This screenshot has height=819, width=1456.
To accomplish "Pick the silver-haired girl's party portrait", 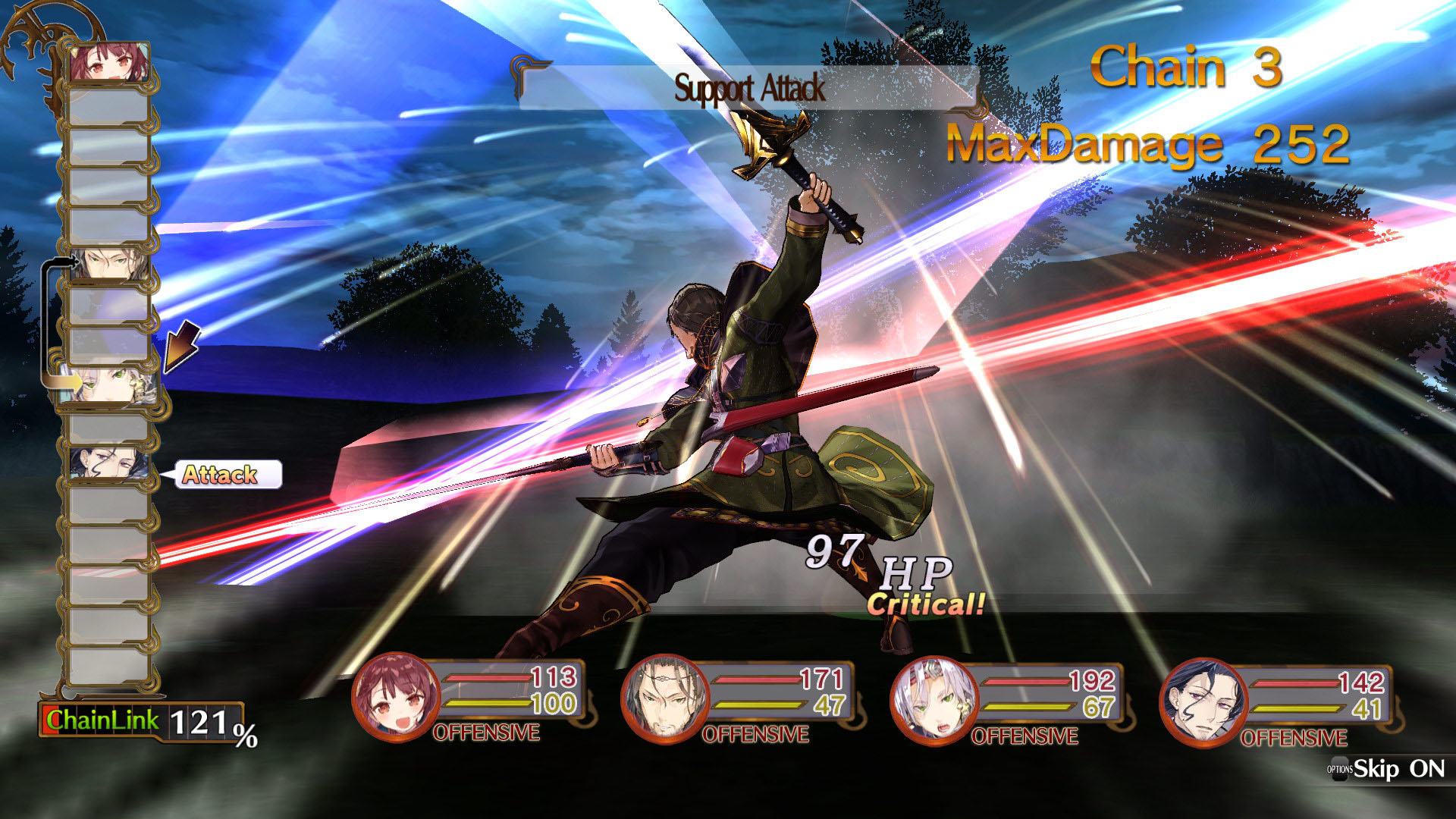I will pos(934,701).
